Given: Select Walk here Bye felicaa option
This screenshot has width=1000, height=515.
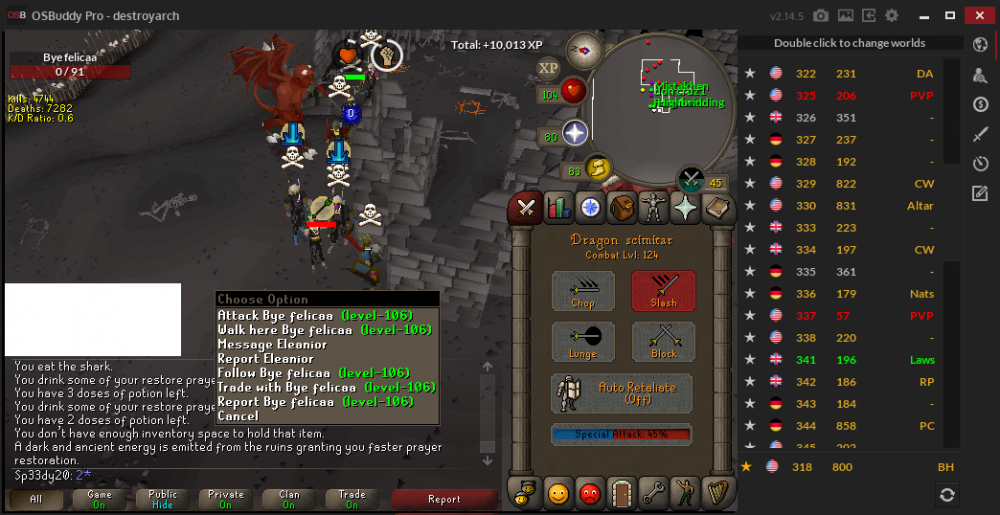Looking at the screenshot, I should pyautogui.click(x=324, y=330).
